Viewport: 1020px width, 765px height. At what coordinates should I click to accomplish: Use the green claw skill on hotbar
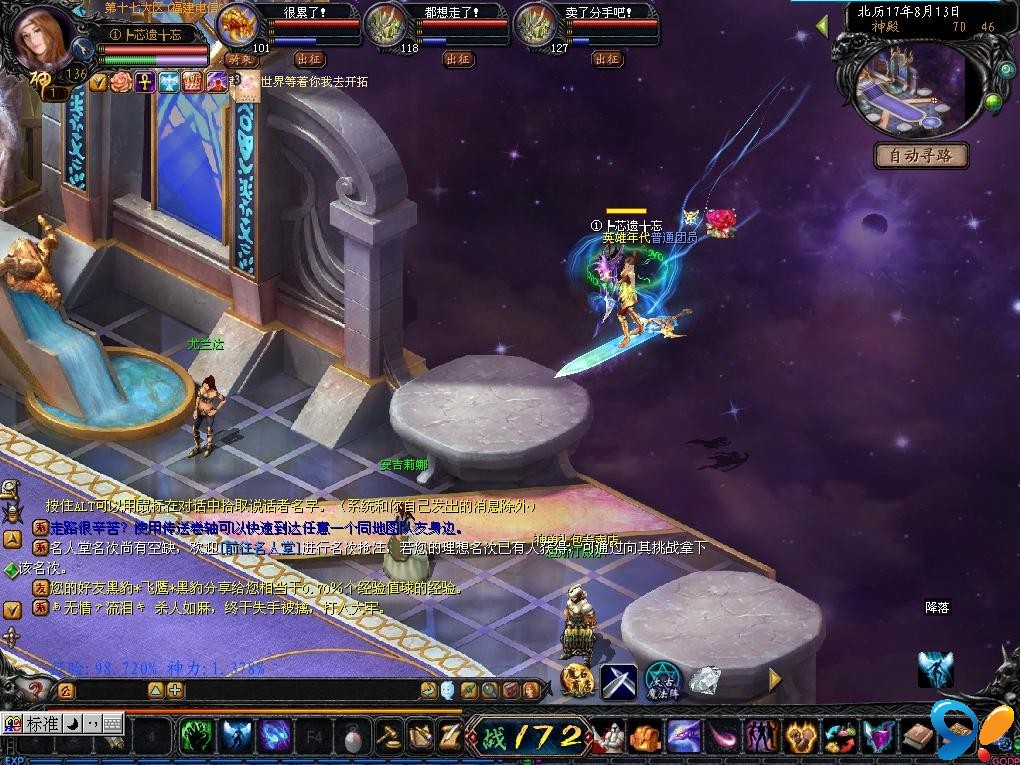(x=194, y=737)
